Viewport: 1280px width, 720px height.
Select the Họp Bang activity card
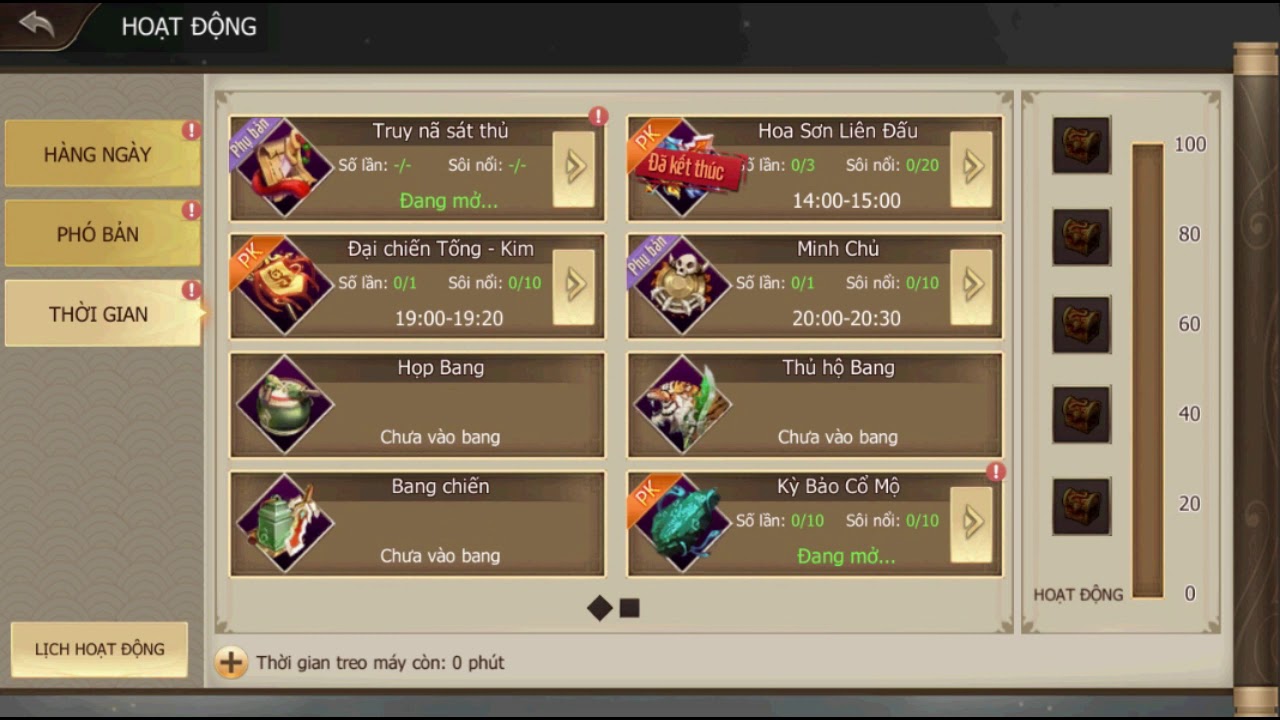tap(417, 405)
